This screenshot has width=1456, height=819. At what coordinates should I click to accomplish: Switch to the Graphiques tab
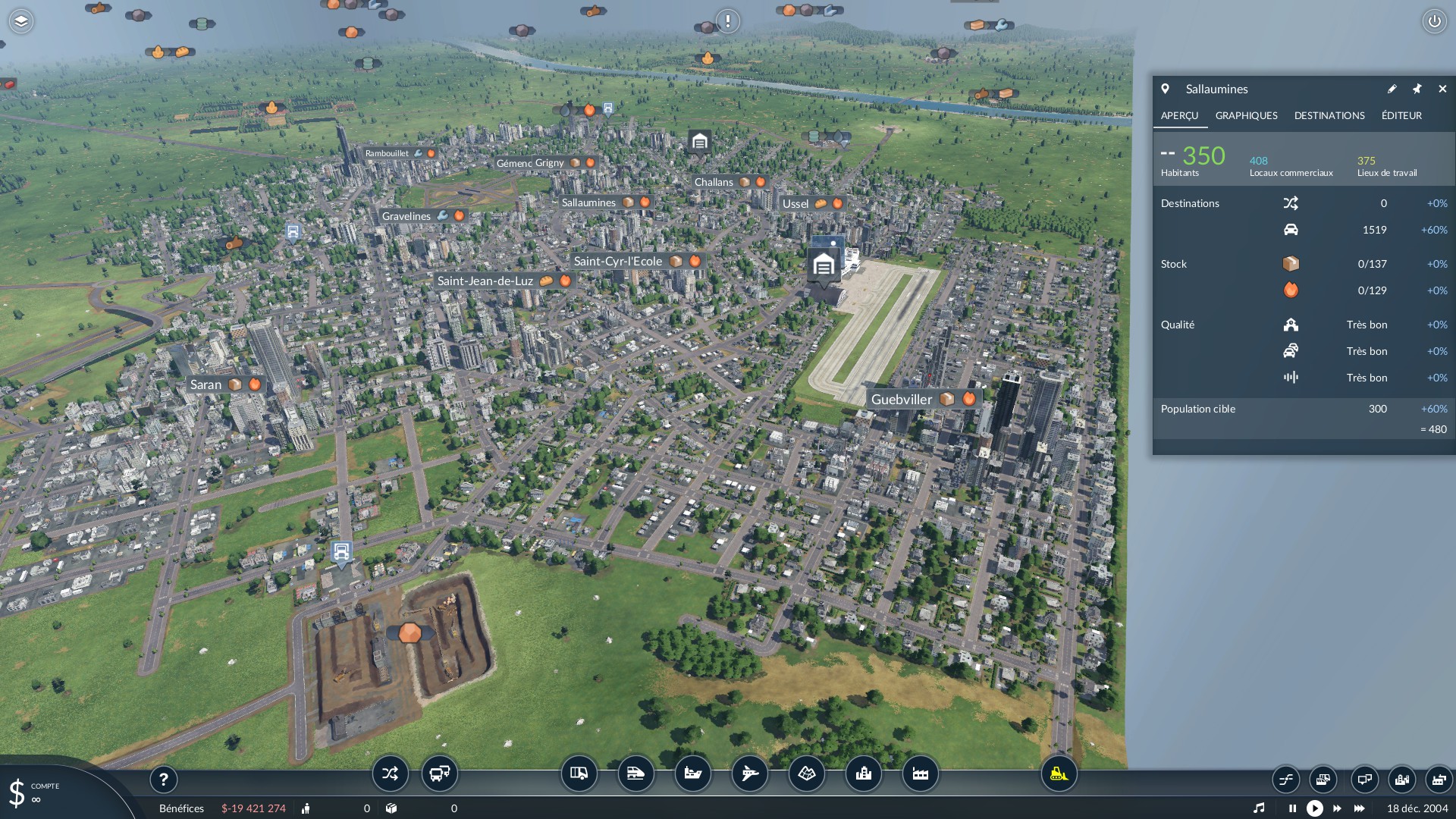pyautogui.click(x=1246, y=115)
